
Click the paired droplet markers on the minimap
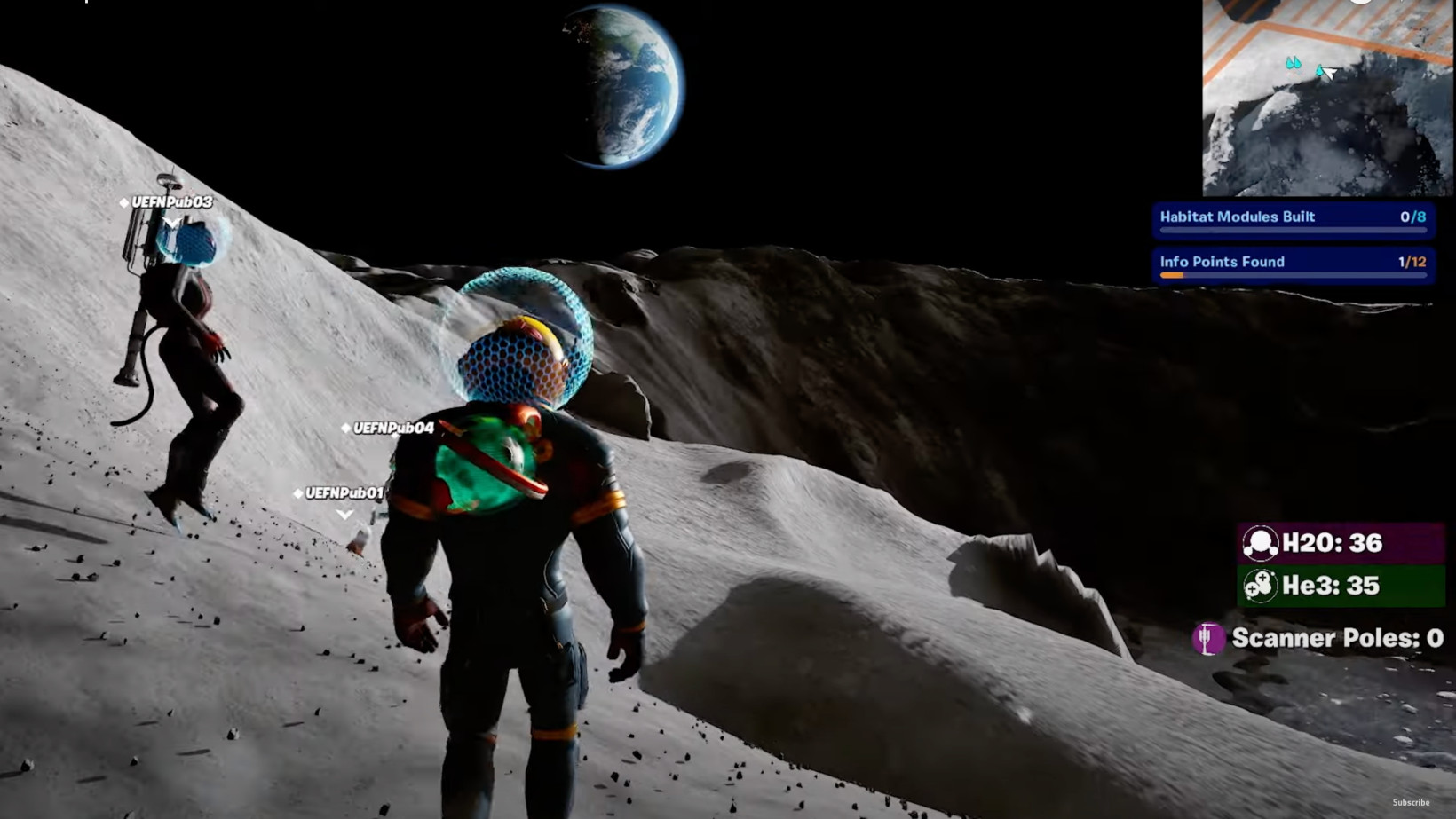pyautogui.click(x=1293, y=63)
